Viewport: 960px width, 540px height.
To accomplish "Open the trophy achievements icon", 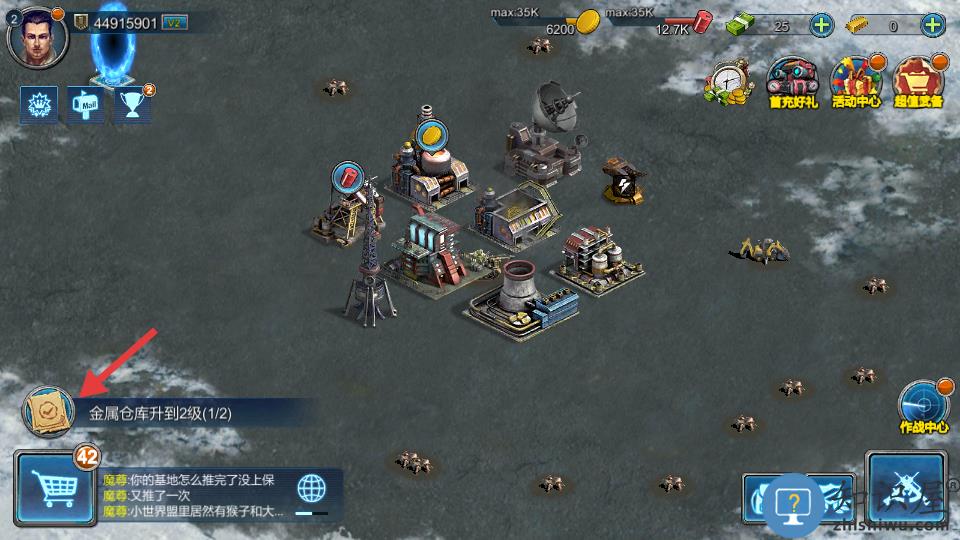I will coord(131,104).
